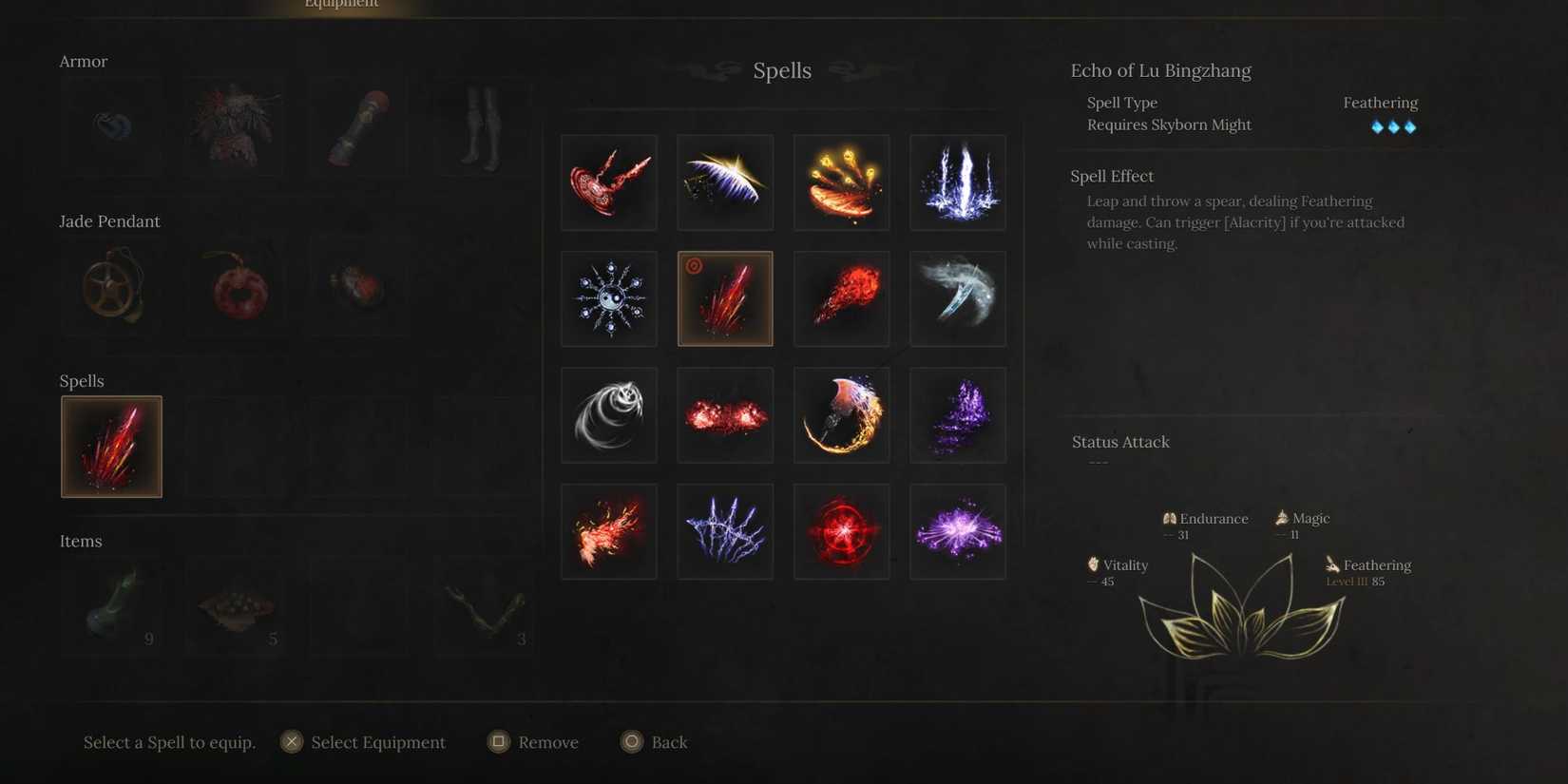Viewport: 1568px width, 784px height.
Task: Select the orange fire burst spell
Action: pyautogui.click(x=609, y=531)
